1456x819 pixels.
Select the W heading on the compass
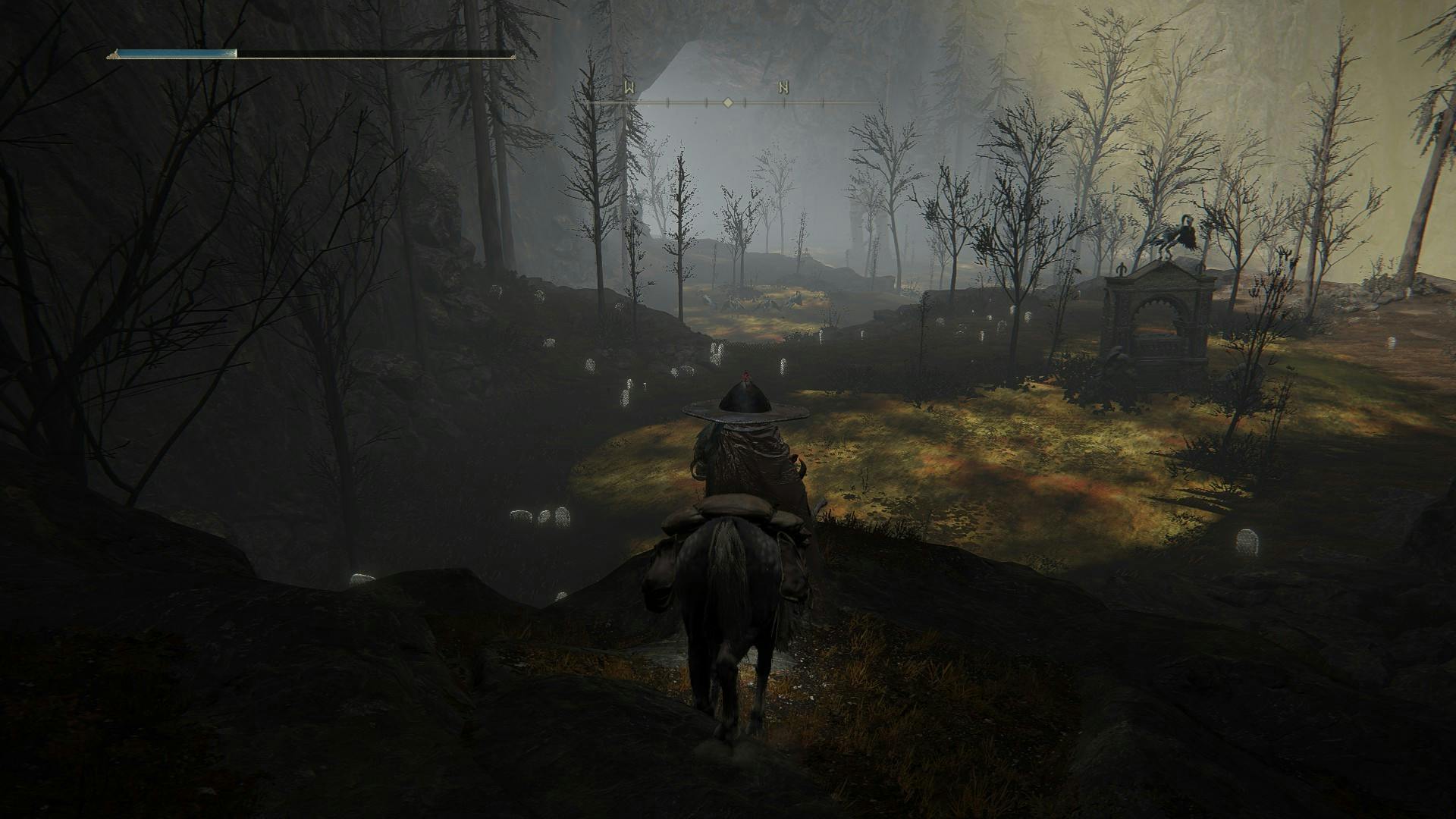click(x=629, y=88)
